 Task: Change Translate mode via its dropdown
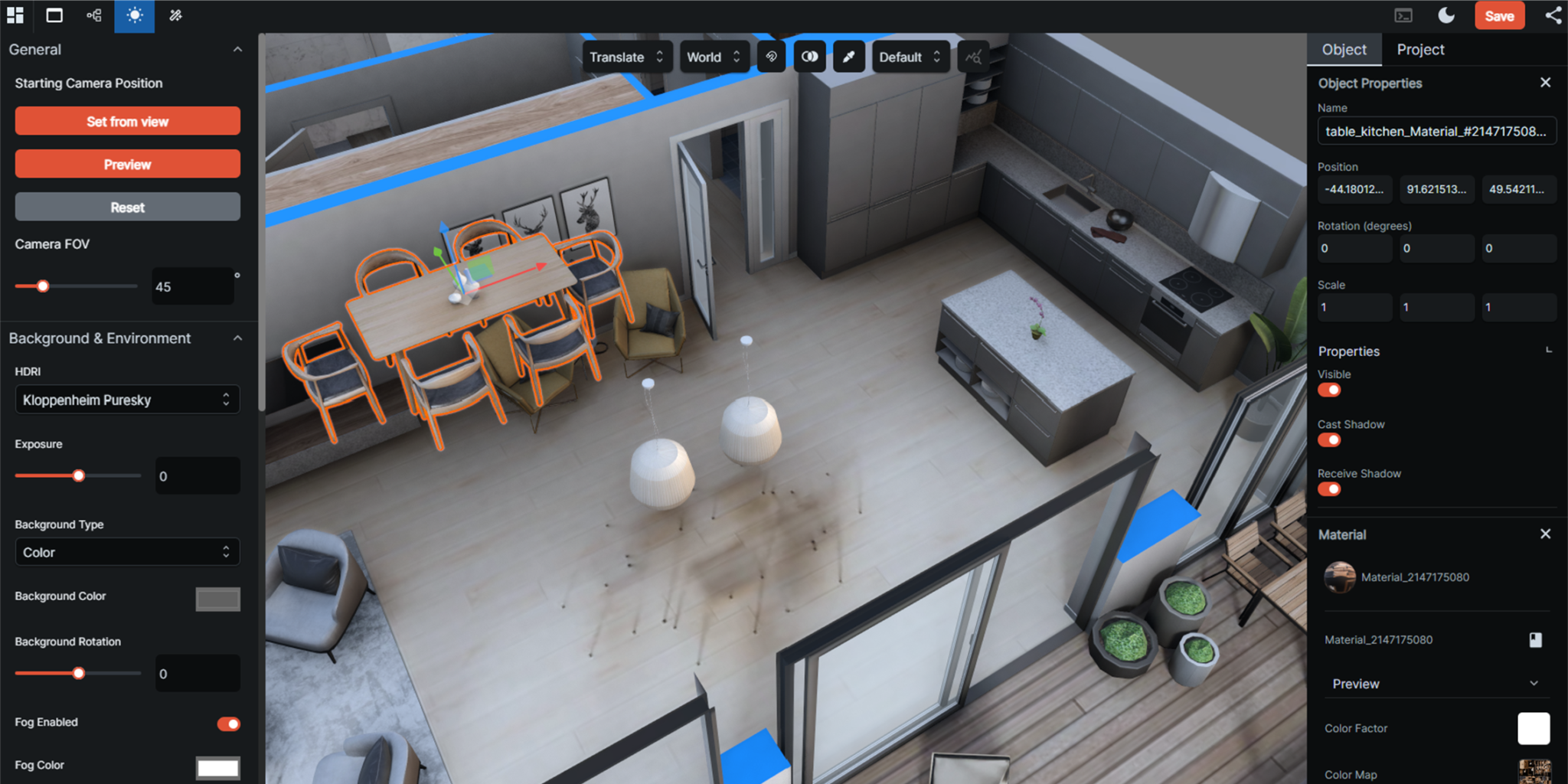tap(626, 57)
